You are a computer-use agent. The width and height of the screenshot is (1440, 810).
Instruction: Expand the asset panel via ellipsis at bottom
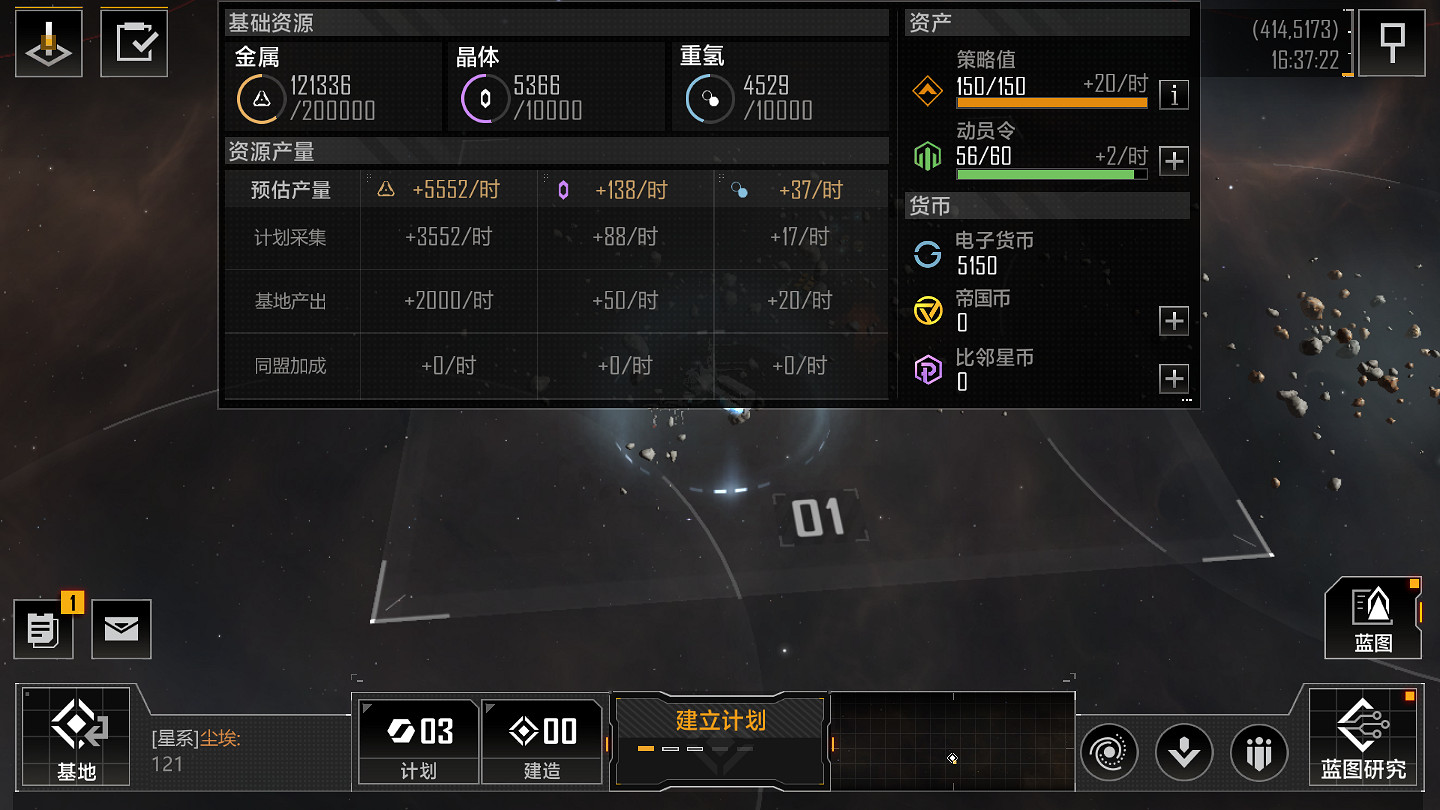click(1186, 399)
